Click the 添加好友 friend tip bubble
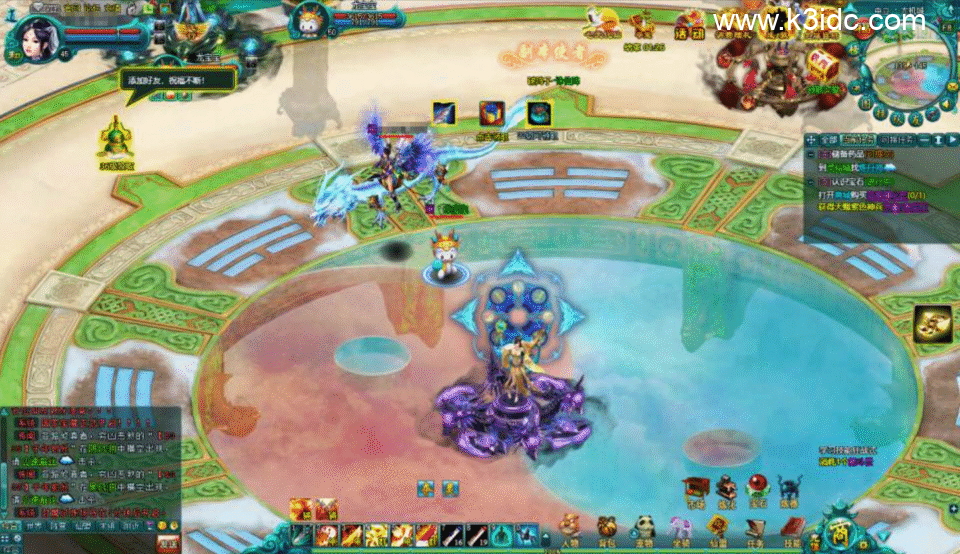 click(x=178, y=78)
